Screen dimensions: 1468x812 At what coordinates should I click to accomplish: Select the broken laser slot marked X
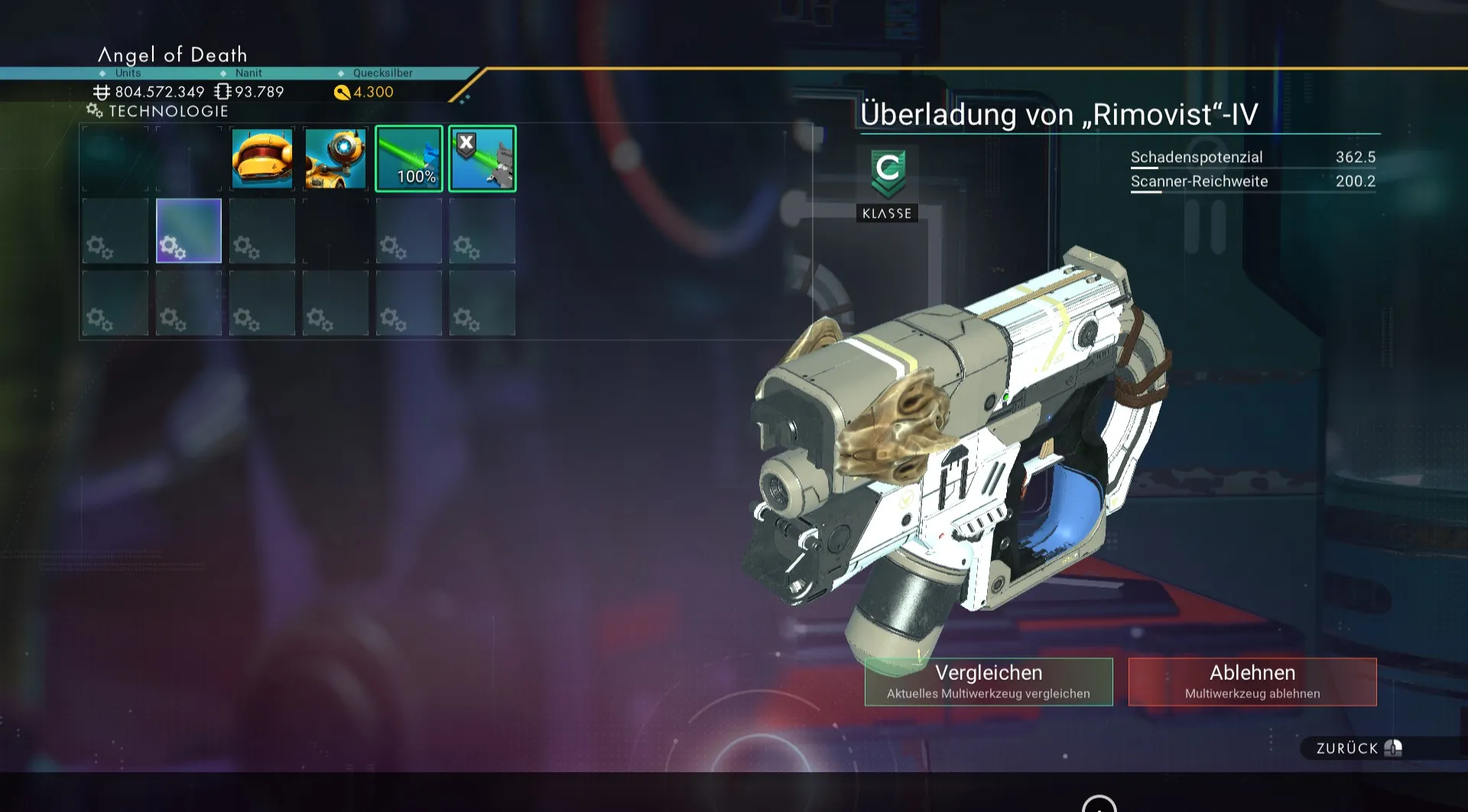[482, 158]
